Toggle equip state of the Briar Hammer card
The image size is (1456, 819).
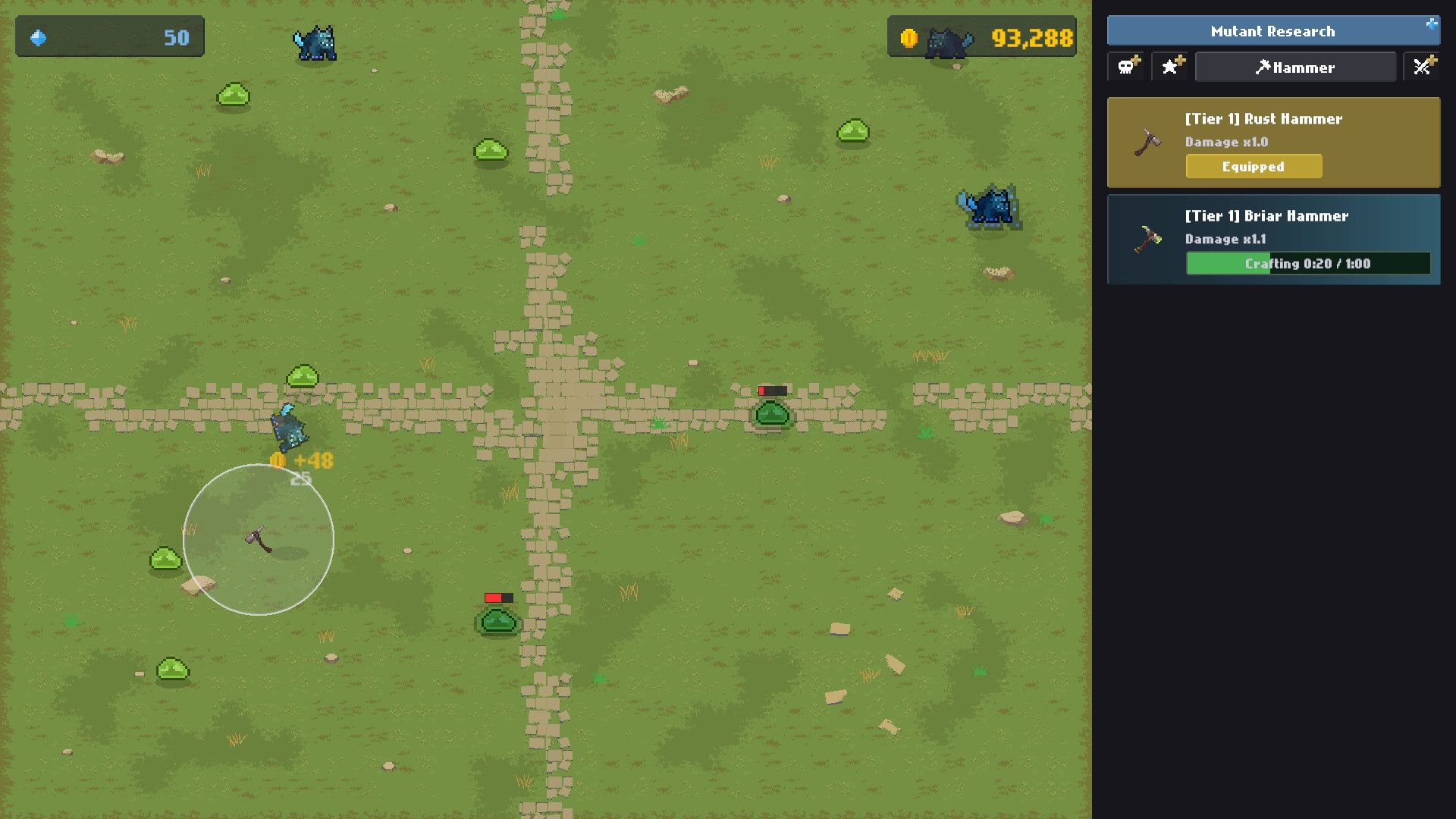tap(1272, 240)
